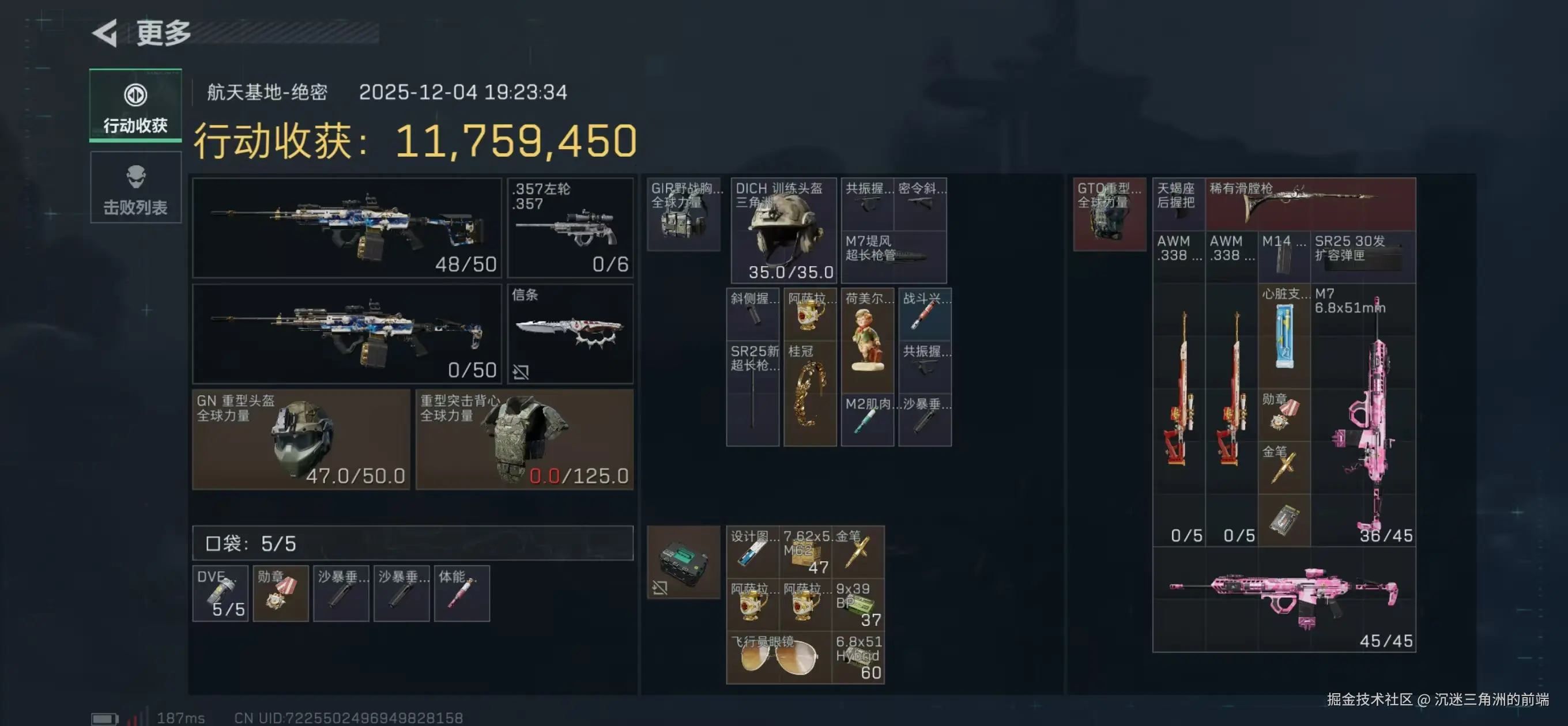
Task: Pick the 桂冠 golden laurel item
Action: pyautogui.click(x=809, y=394)
